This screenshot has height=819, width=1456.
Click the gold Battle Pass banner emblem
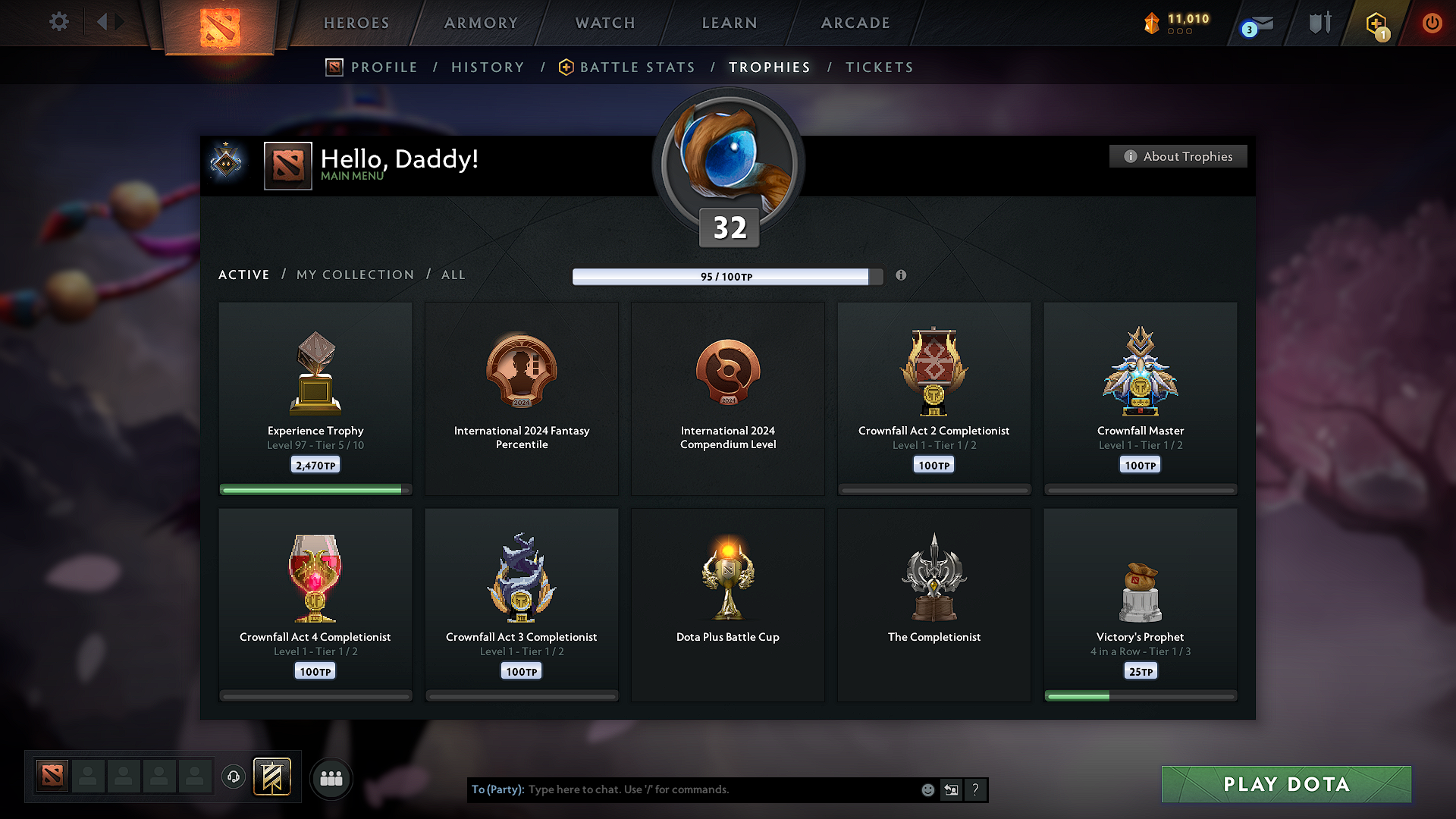point(273,777)
